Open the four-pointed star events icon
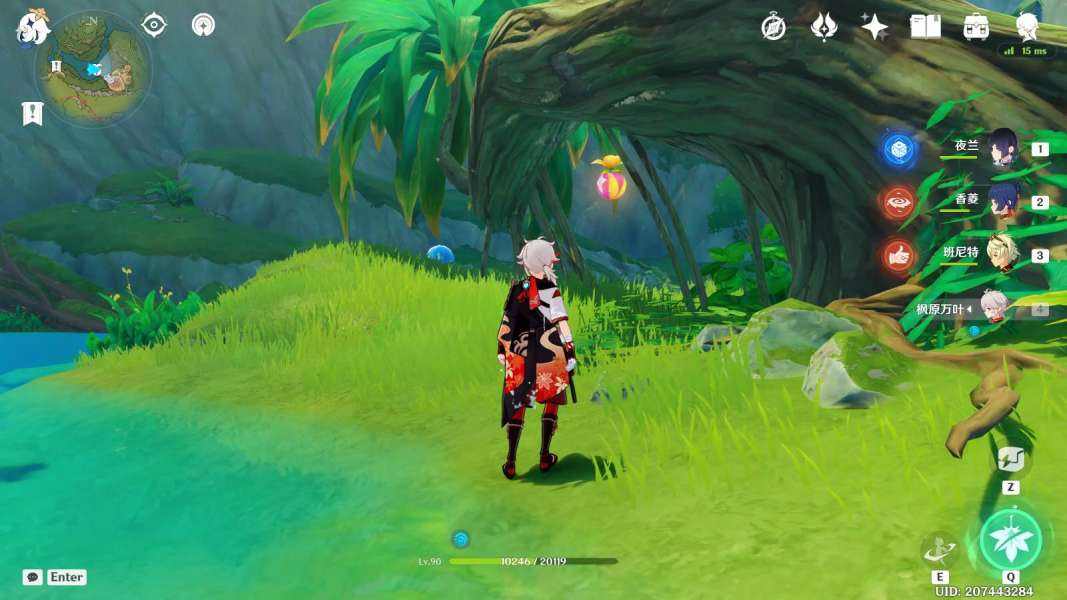The width and height of the screenshot is (1067, 600). [874, 27]
